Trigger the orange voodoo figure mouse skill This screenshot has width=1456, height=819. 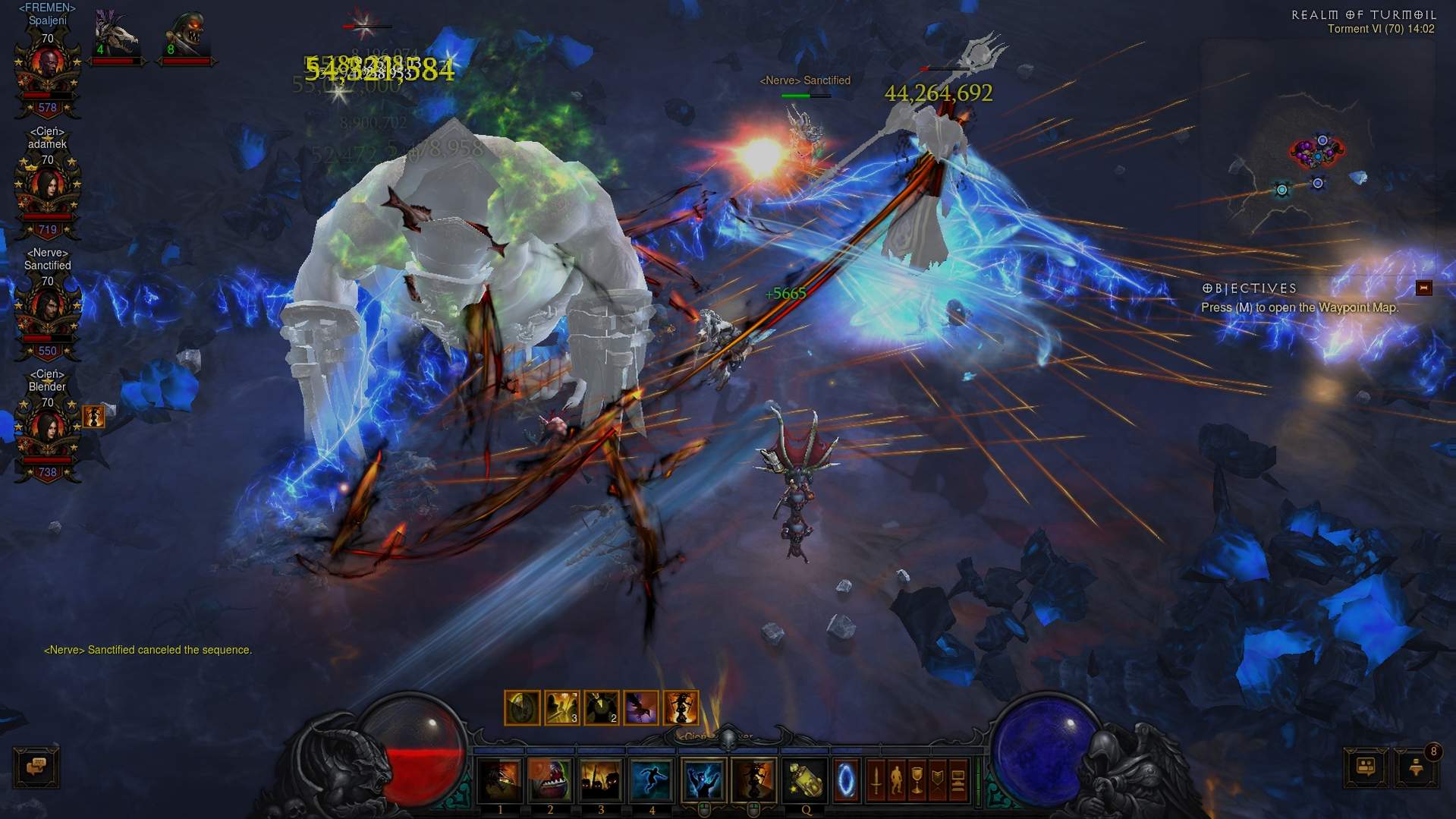[753, 780]
